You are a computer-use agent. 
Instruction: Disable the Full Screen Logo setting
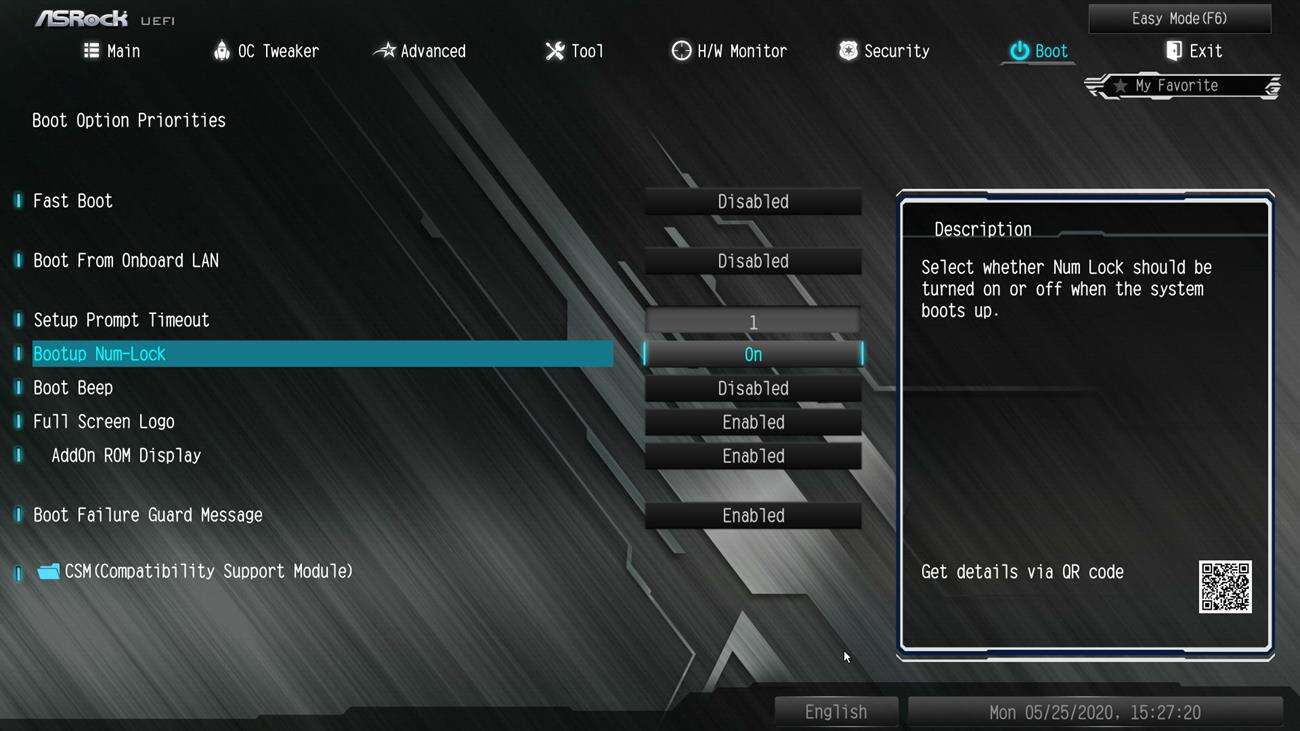click(752, 421)
